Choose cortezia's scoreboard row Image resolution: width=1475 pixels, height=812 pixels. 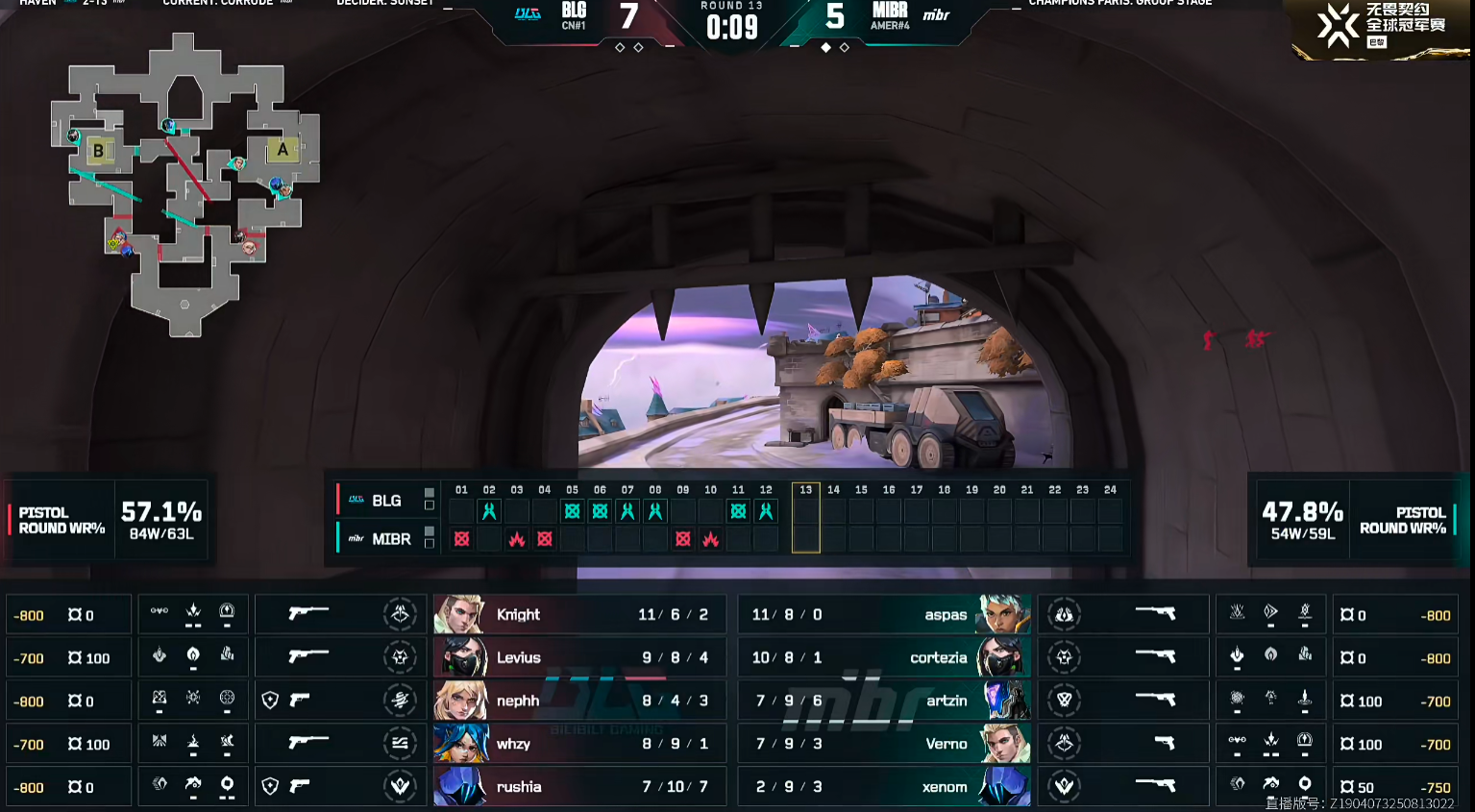coord(884,658)
